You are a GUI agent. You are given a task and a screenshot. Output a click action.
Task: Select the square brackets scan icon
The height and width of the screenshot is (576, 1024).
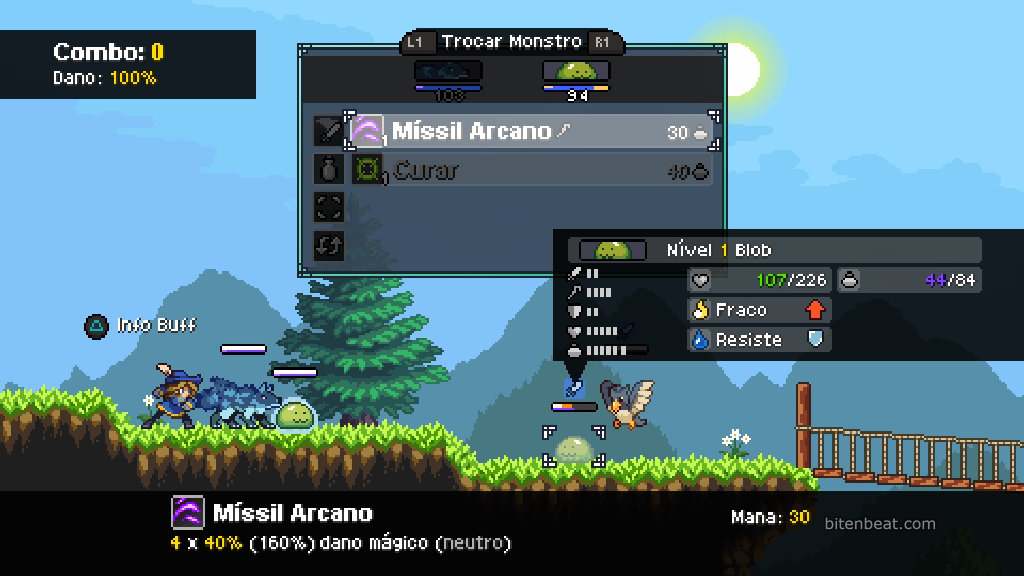pyautogui.click(x=329, y=208)
